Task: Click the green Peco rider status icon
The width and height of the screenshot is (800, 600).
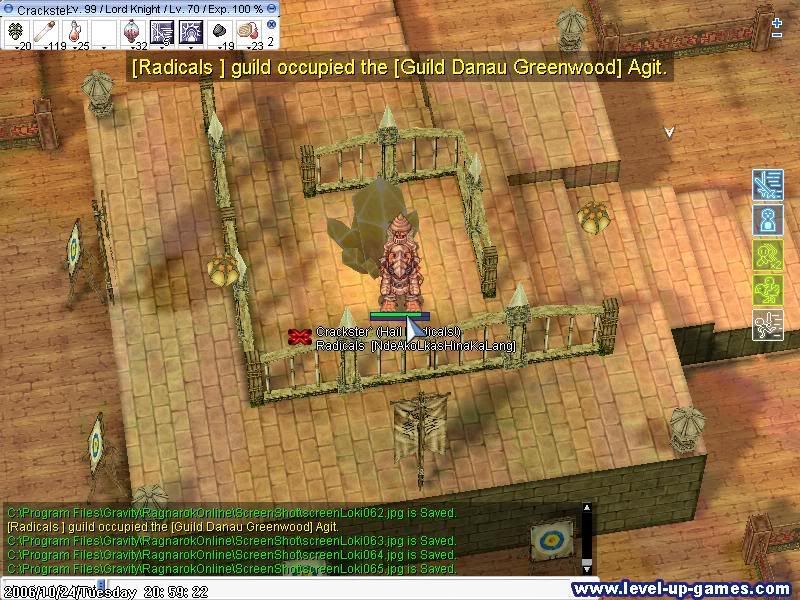Action: point(767,290)
